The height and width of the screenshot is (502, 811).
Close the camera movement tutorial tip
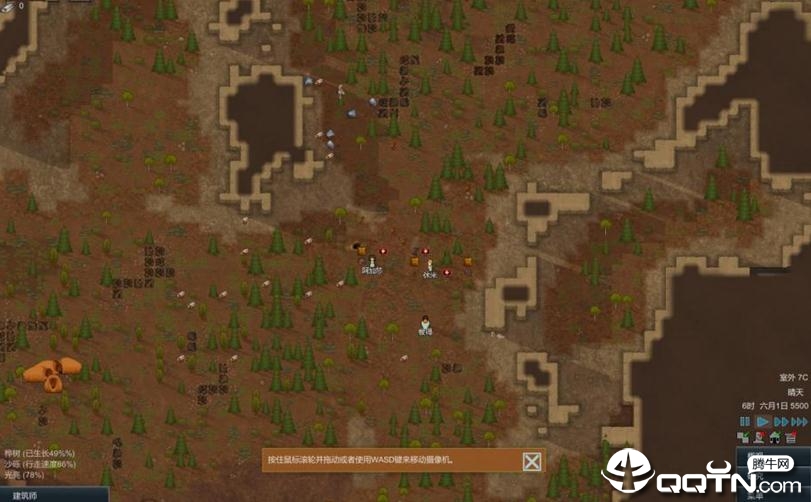tap(533, 461)
